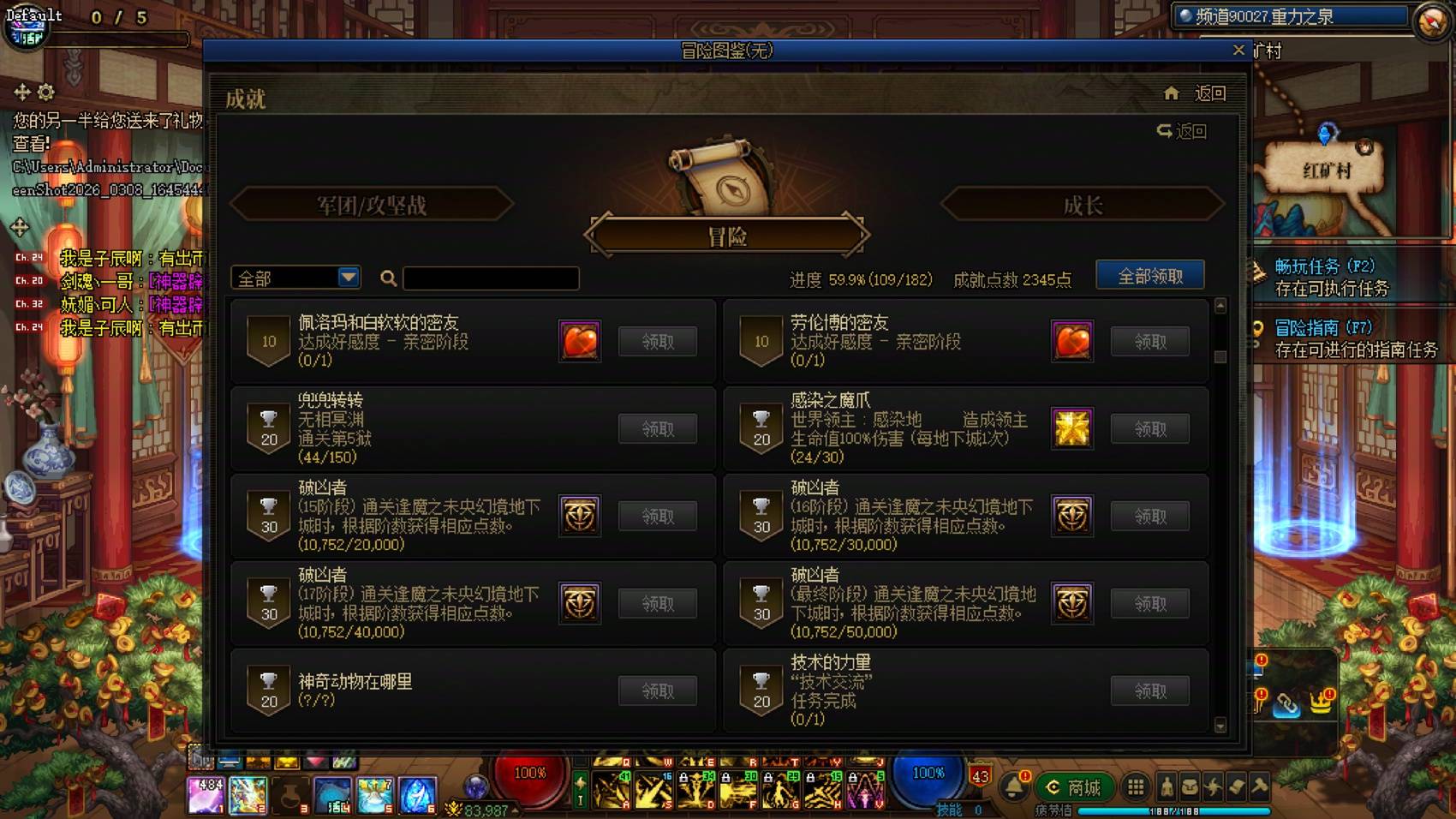Open the mail bag icon on bottom bar

[1190, 787]
